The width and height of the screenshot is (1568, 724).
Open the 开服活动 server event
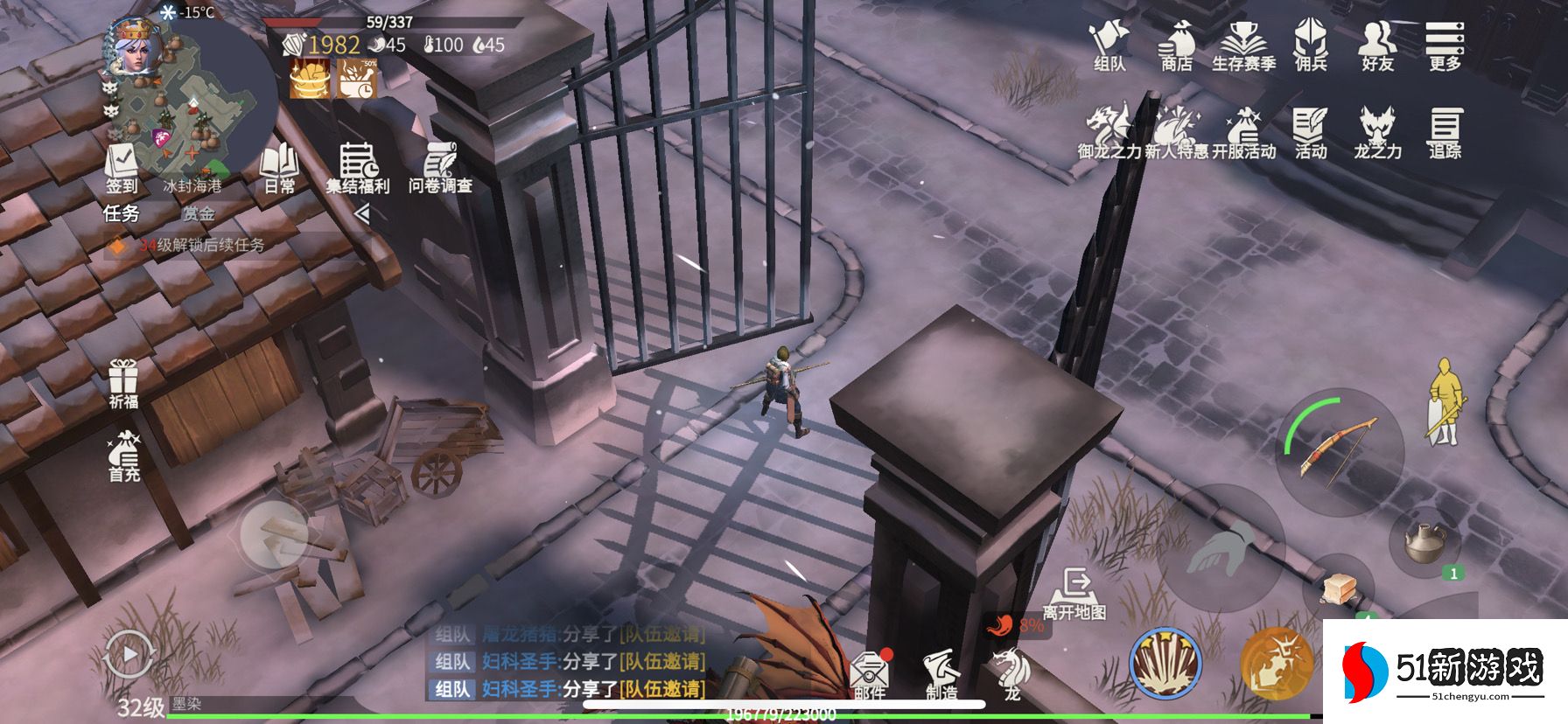tap(1243, 131)
